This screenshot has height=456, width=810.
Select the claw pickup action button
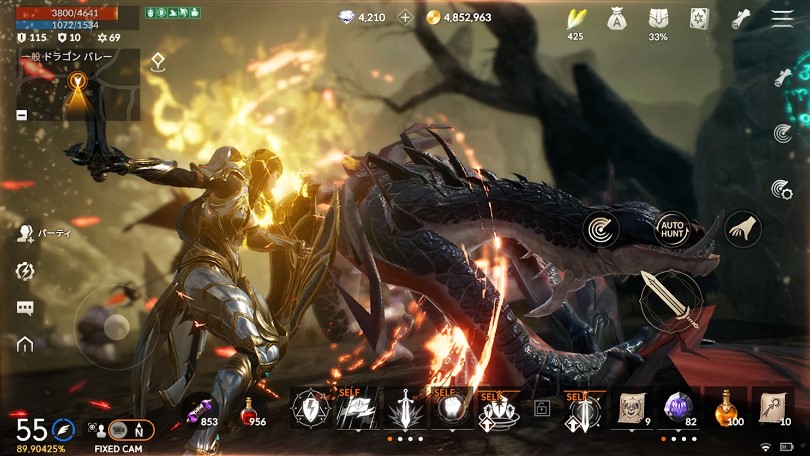(x=742, y=229)
